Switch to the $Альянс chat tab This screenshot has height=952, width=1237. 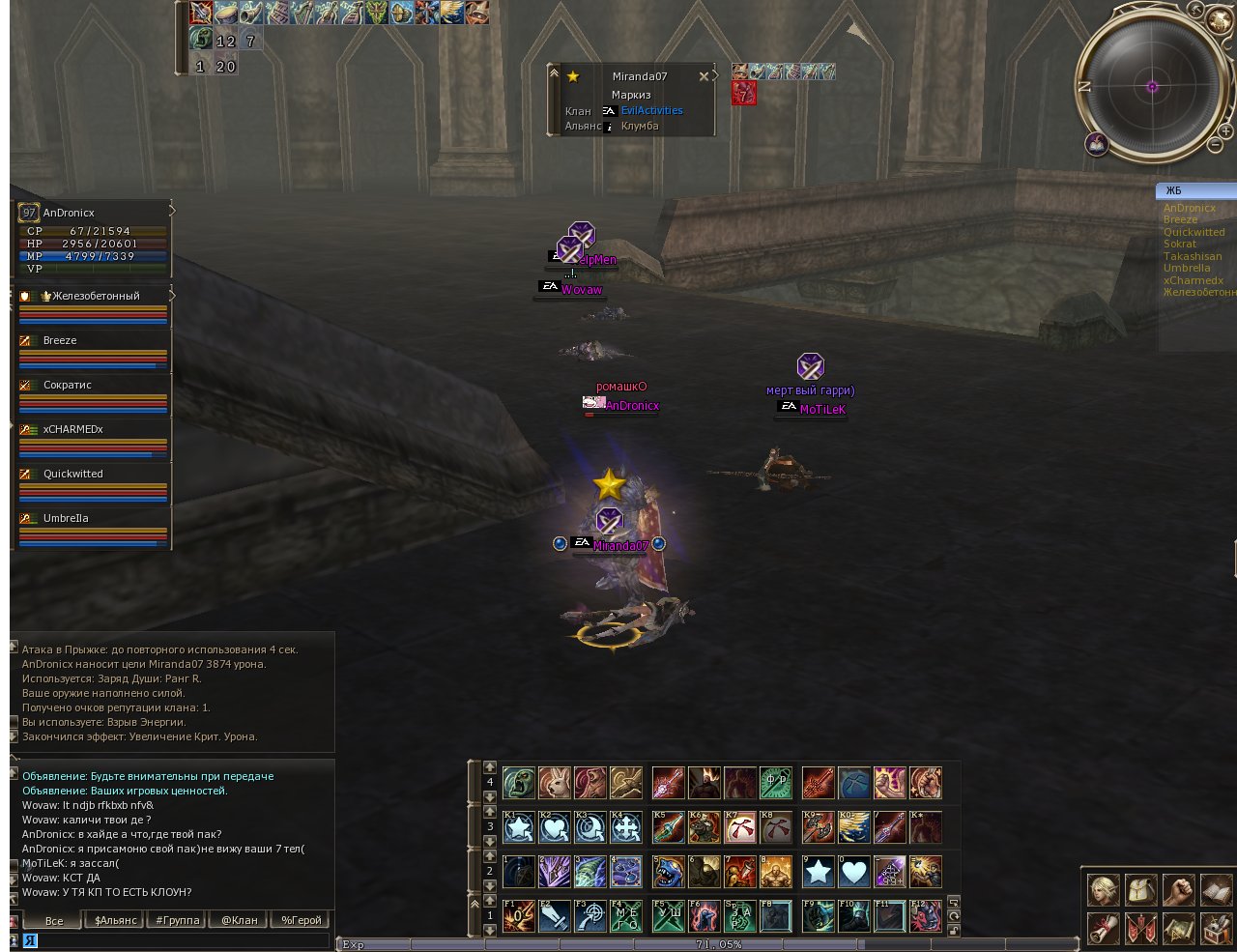116,920
